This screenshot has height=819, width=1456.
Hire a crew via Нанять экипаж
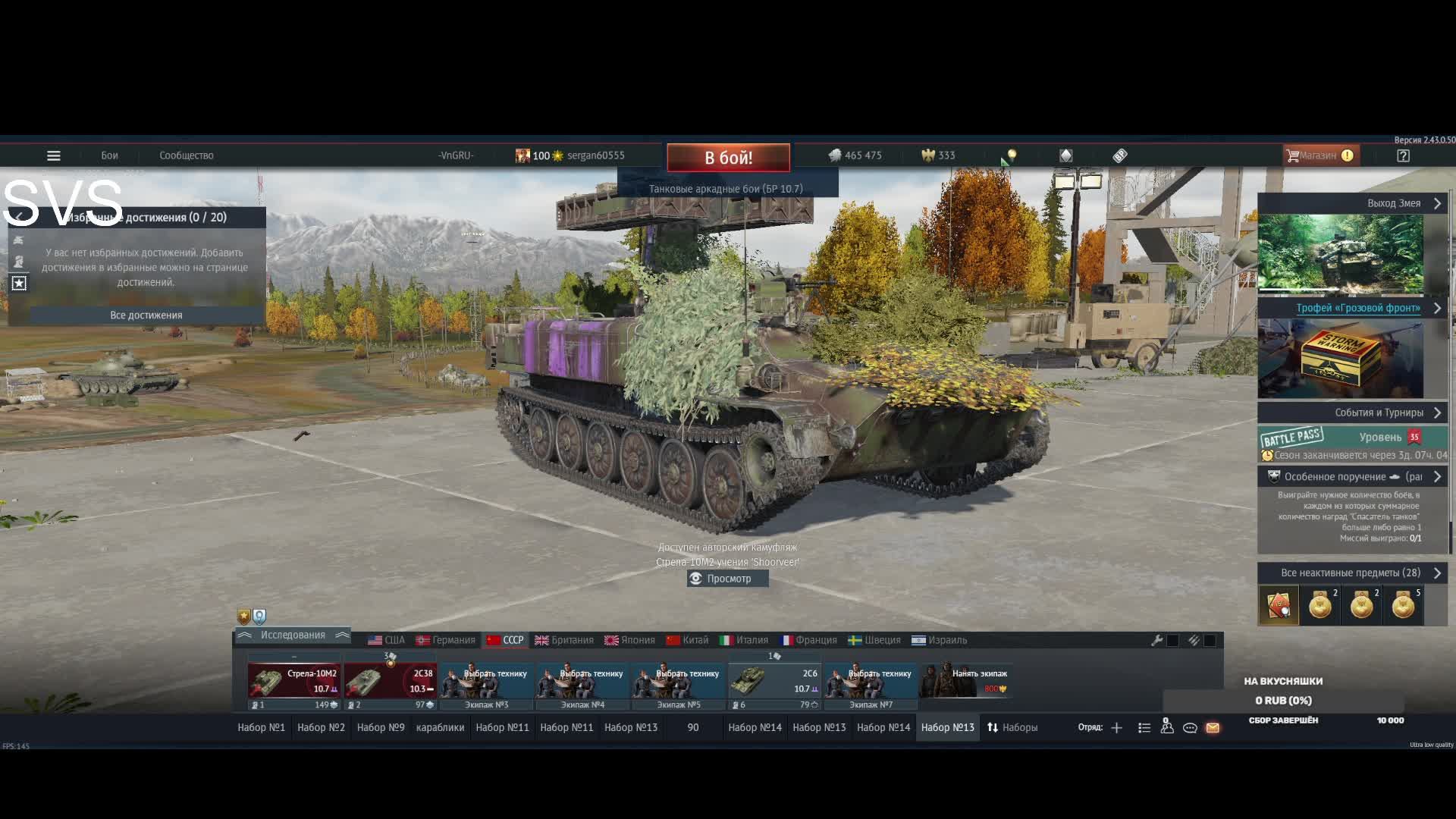966,680
